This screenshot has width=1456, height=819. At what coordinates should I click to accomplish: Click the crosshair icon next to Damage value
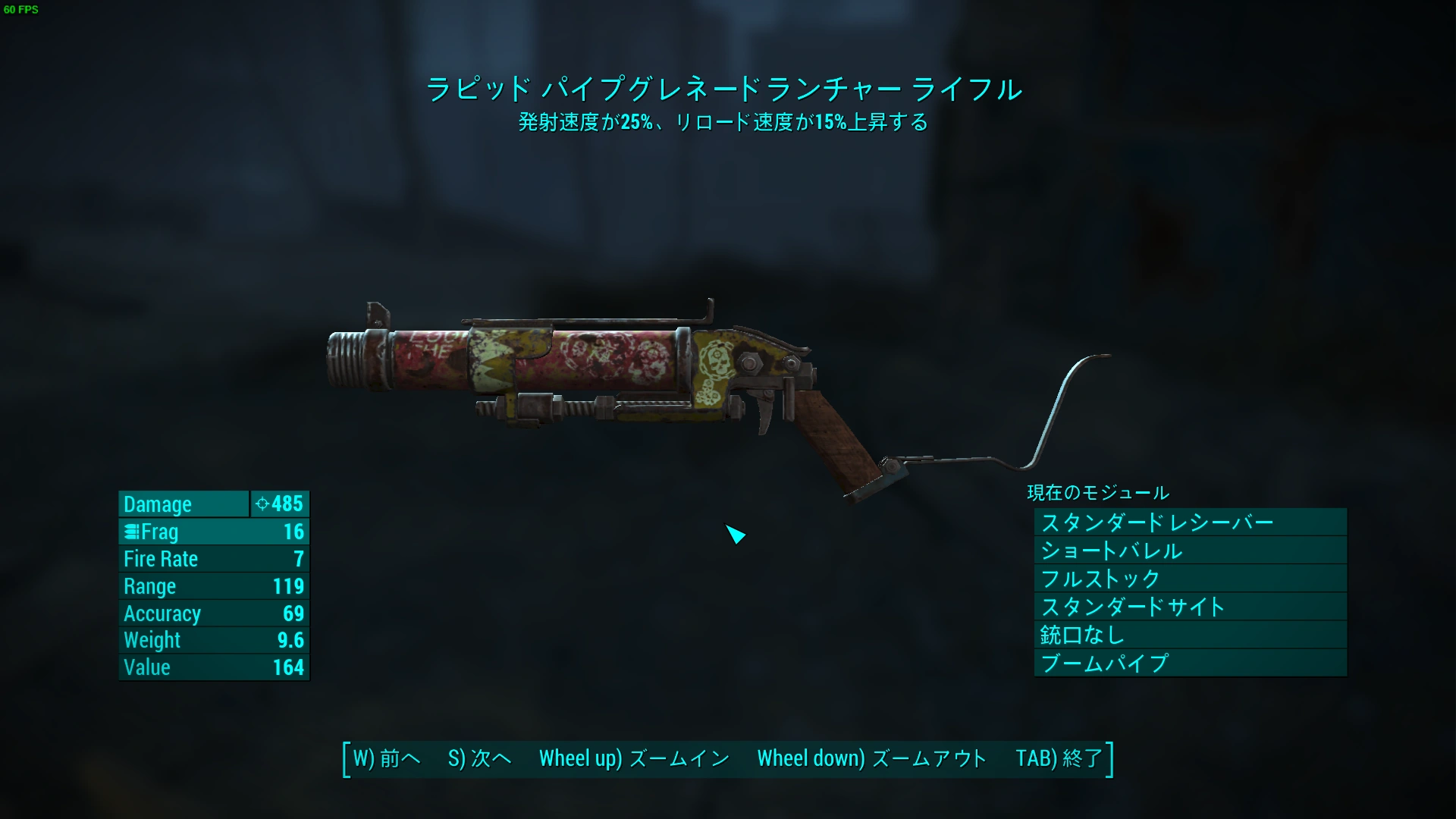click(262, 504)
